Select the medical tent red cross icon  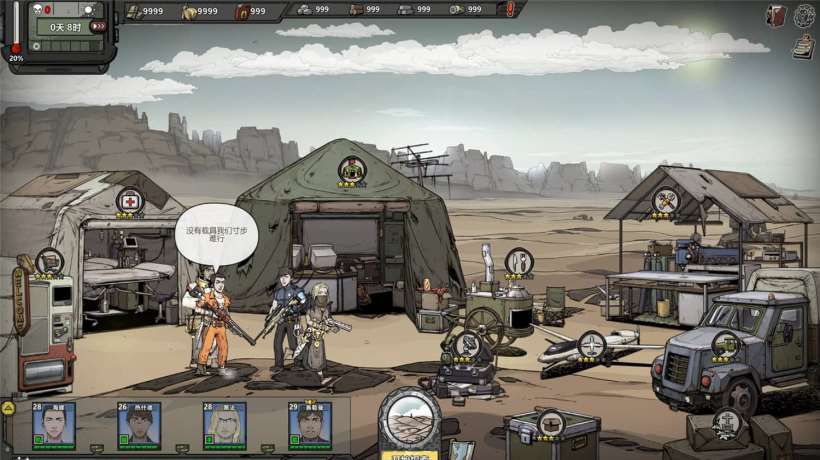[129, 200]
